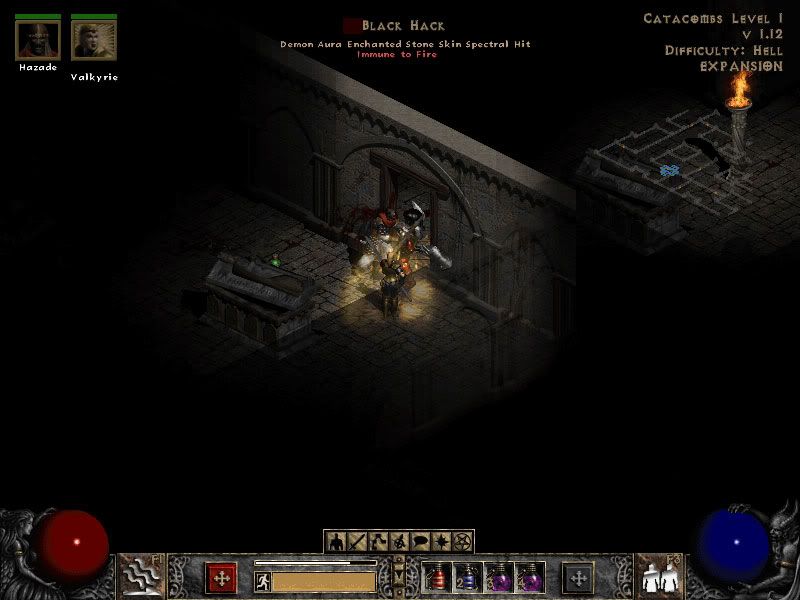Select the Hazade mercenary portrait
Viewport: 800px width, 600px height.
pyautogui.click(x=38, y=40)
